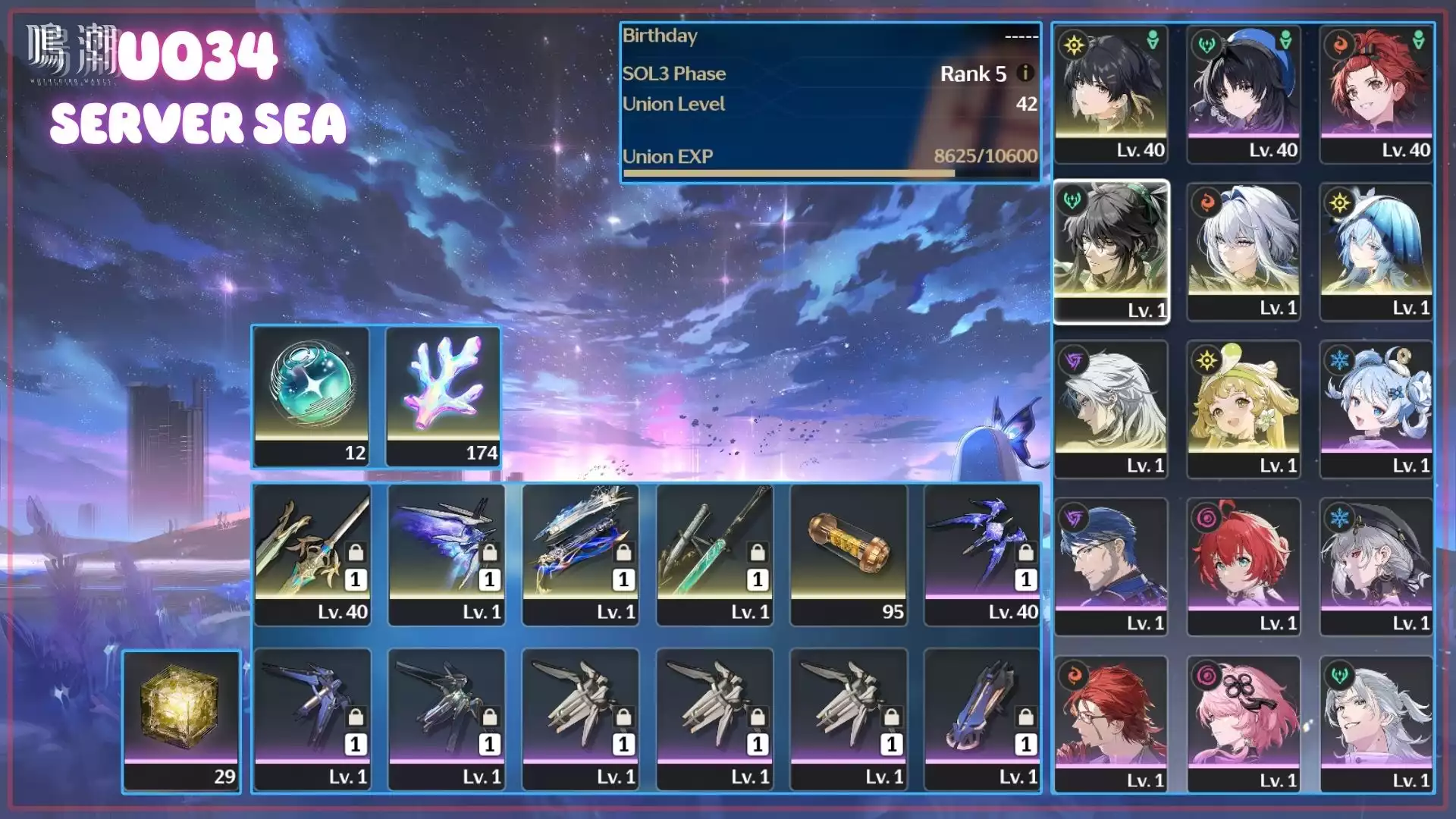
Task: Select the red-haired Fusion man with glasses
Action: pyautogui.click(x=1110, y=723)
